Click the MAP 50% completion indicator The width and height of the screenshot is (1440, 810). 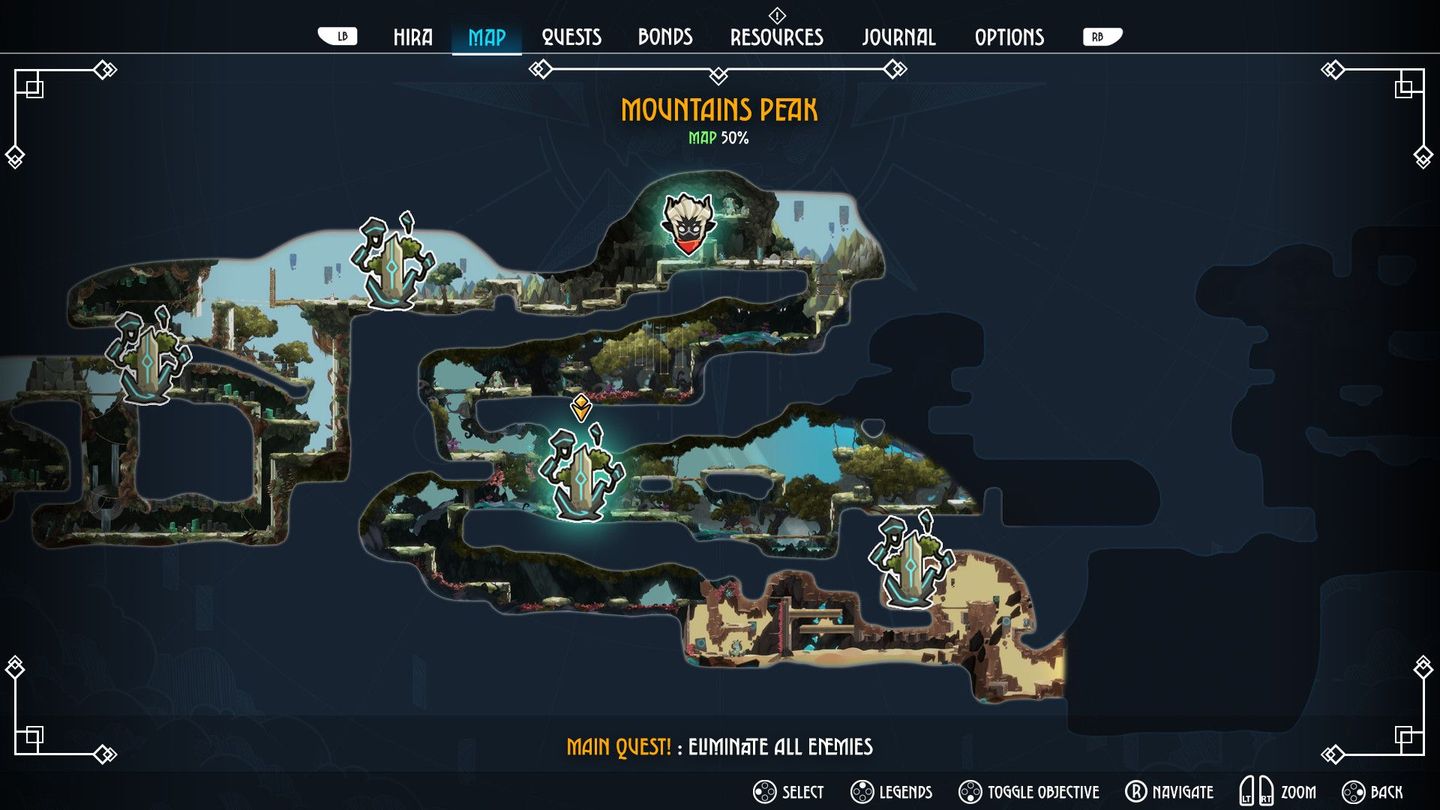coord(719,138)
